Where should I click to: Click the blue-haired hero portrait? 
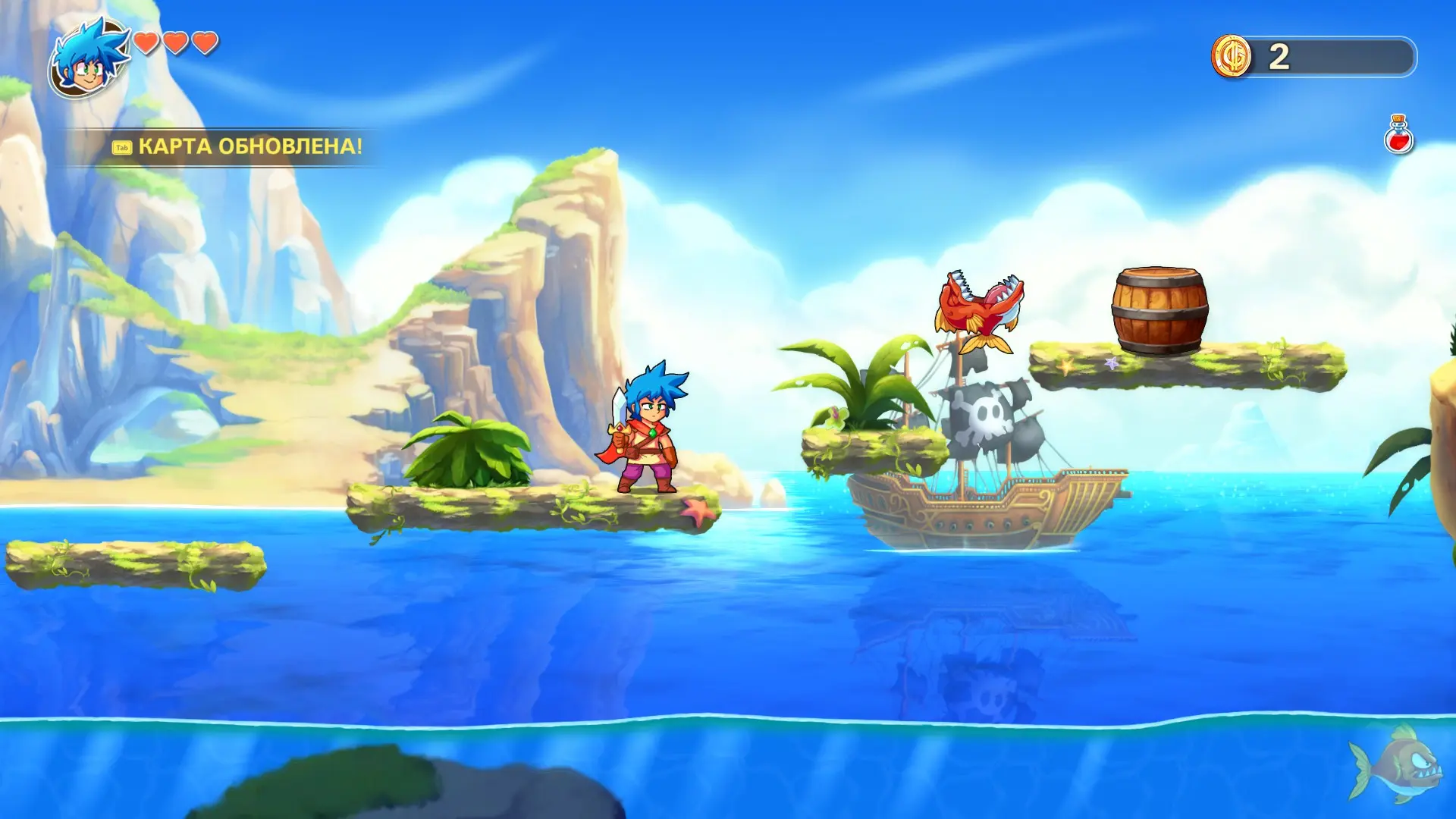pos(89,59)
